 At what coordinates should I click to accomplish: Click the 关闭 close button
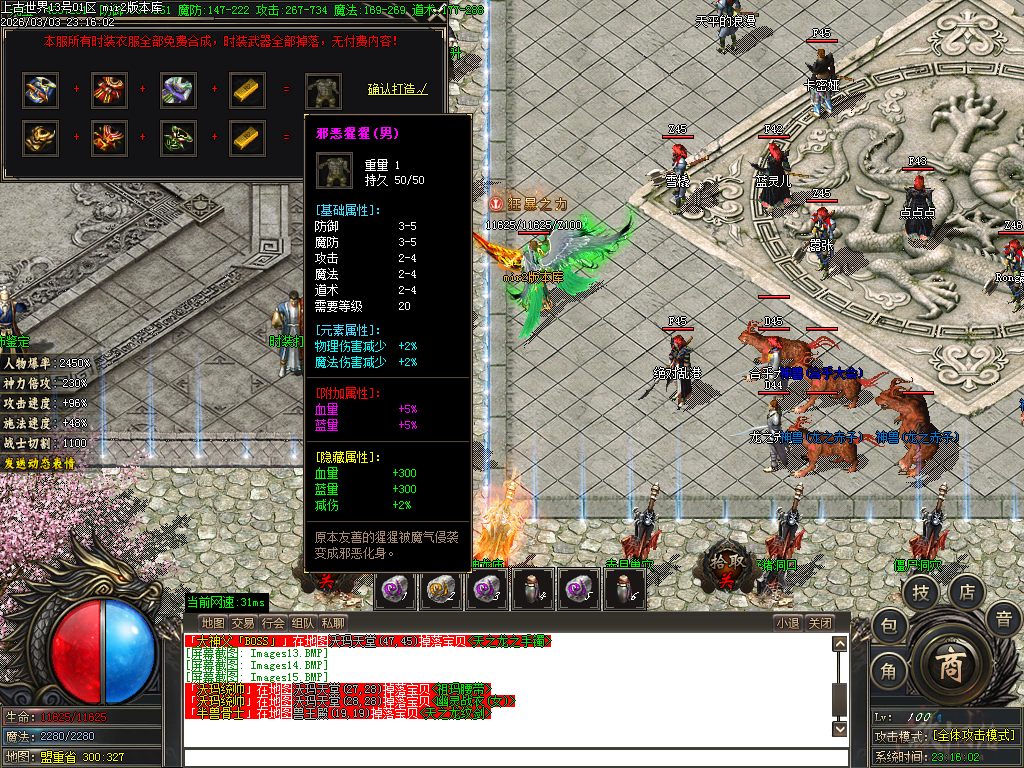point(820,623)
